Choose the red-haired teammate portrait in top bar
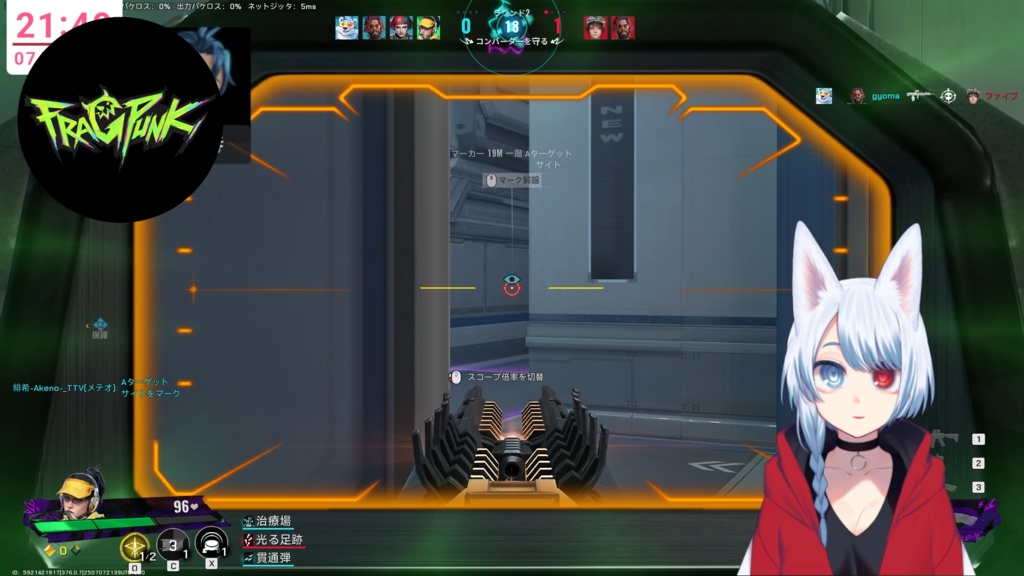1024x576 pixels. (x=401, y=27)
